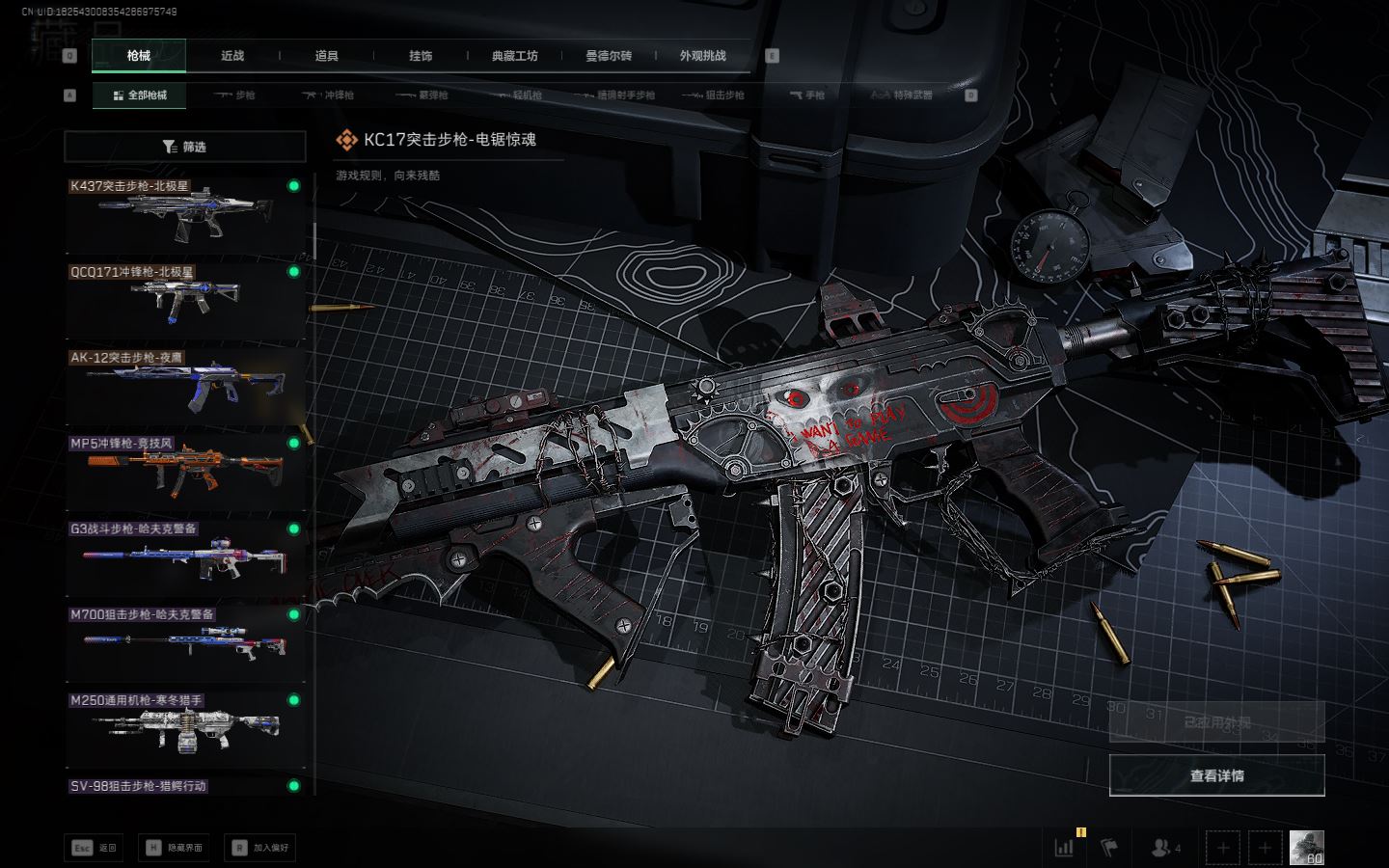Show the 全部枪械 all firearms category

pyautogui.click(x=140, y=95)
